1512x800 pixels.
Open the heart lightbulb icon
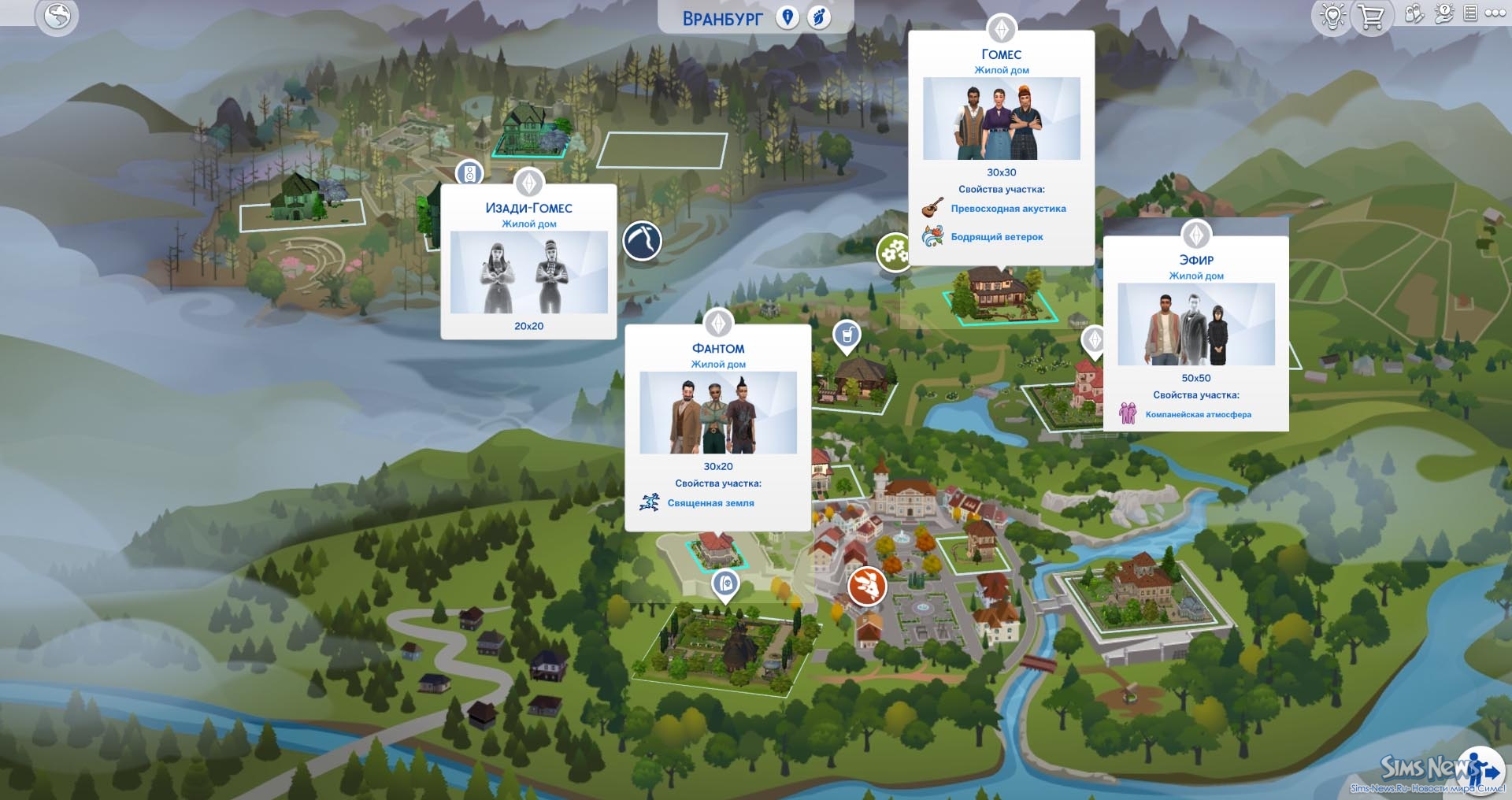click(1332, 17)
